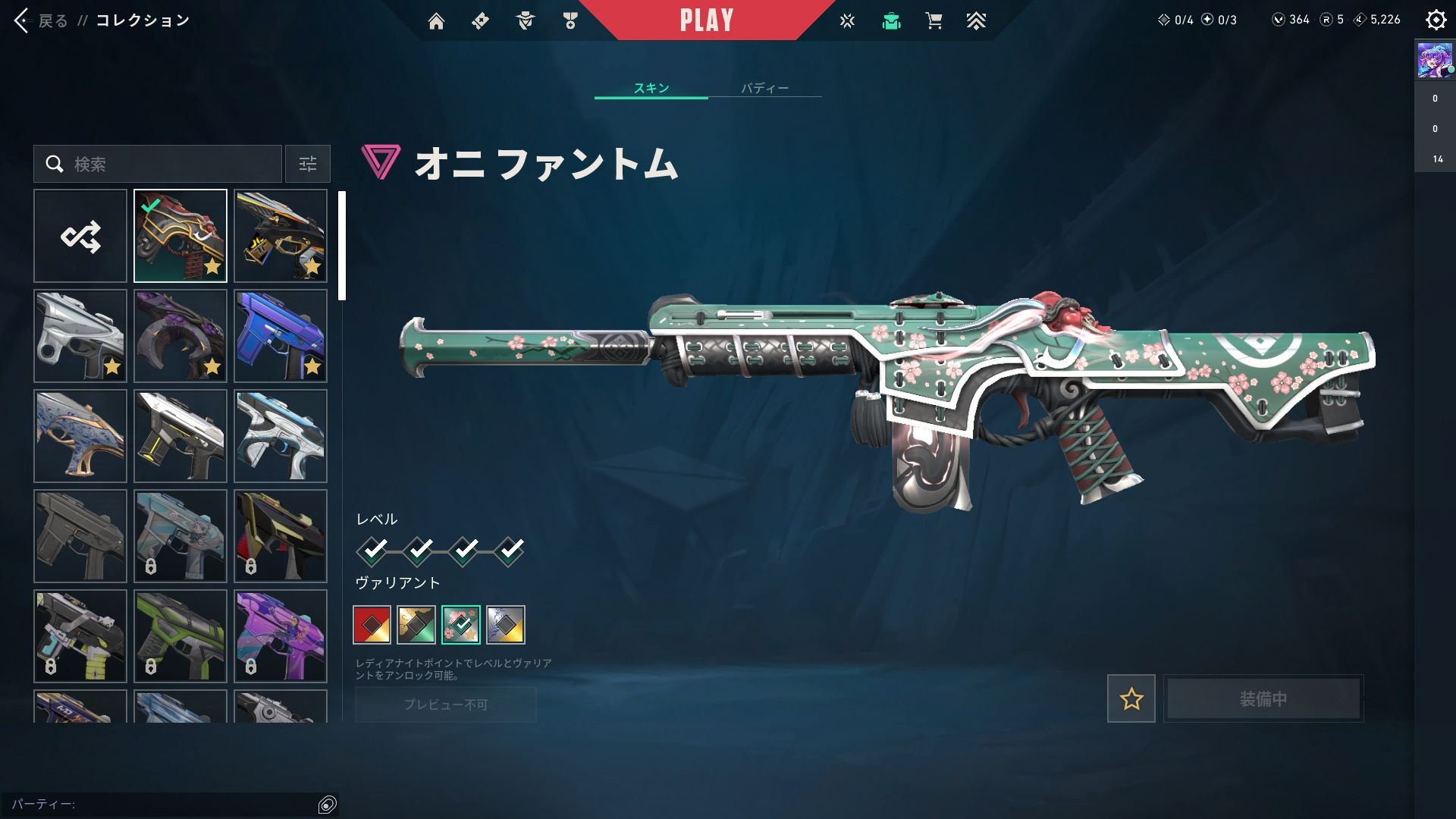Focus the 検索 search field
Image resolution: width=1456 pixels, height=819 pixels.
click(167, 164)
